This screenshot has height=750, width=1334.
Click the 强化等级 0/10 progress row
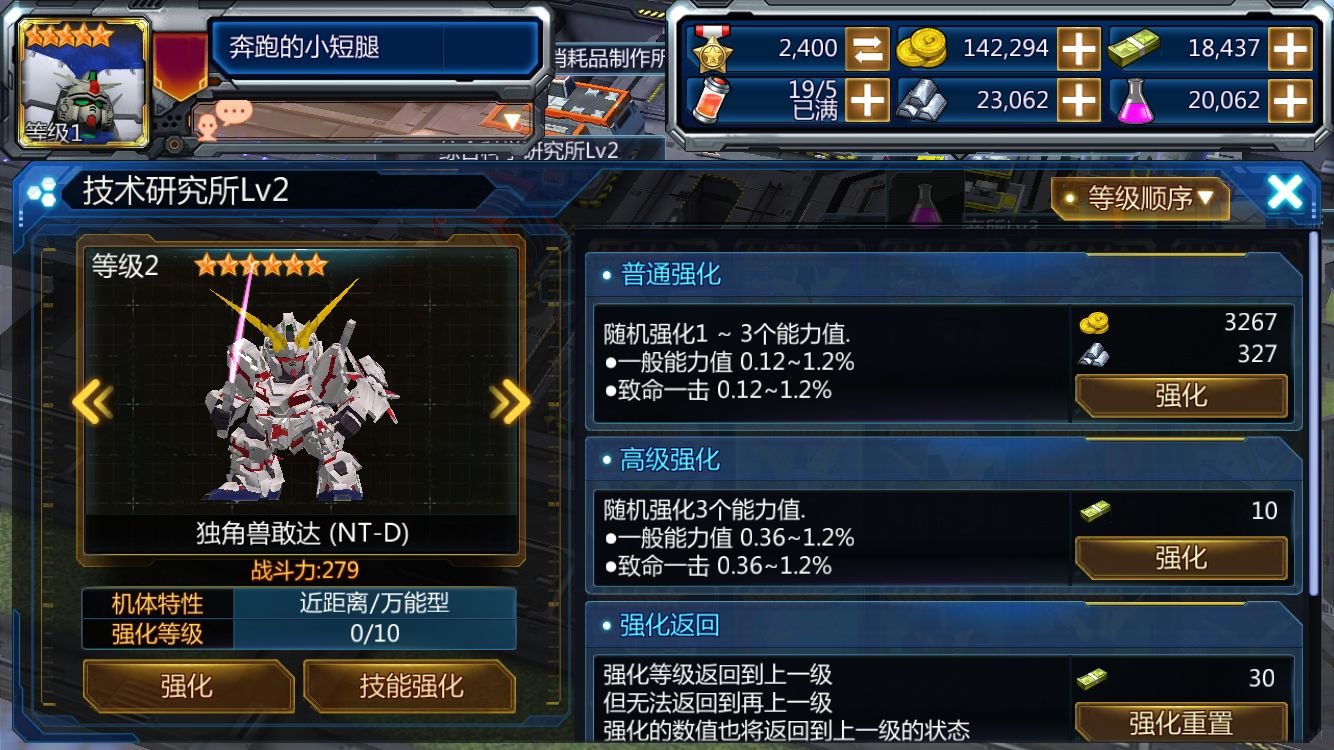[300, 634]
